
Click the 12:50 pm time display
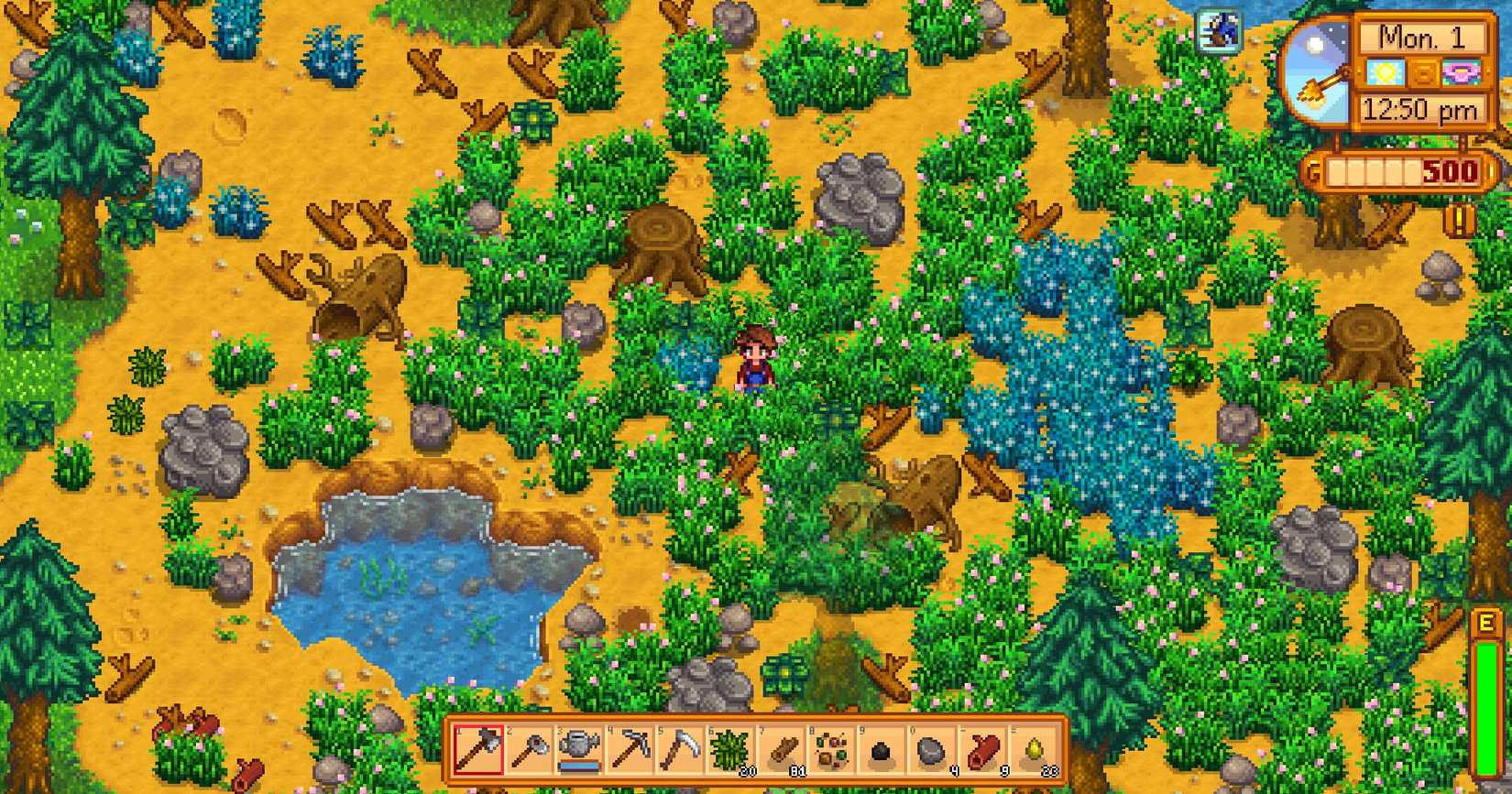pyautogui.click(x=1420, y=110)
